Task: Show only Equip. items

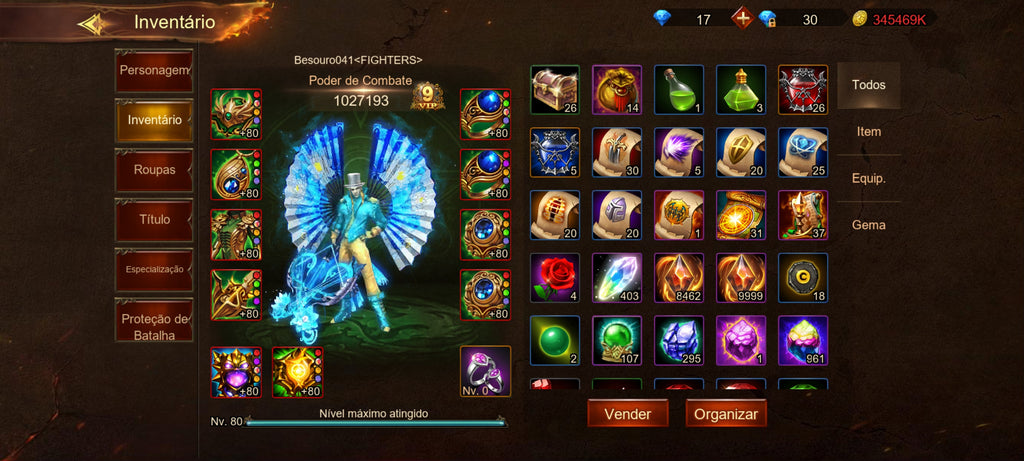Action: [x=868, y=178]
